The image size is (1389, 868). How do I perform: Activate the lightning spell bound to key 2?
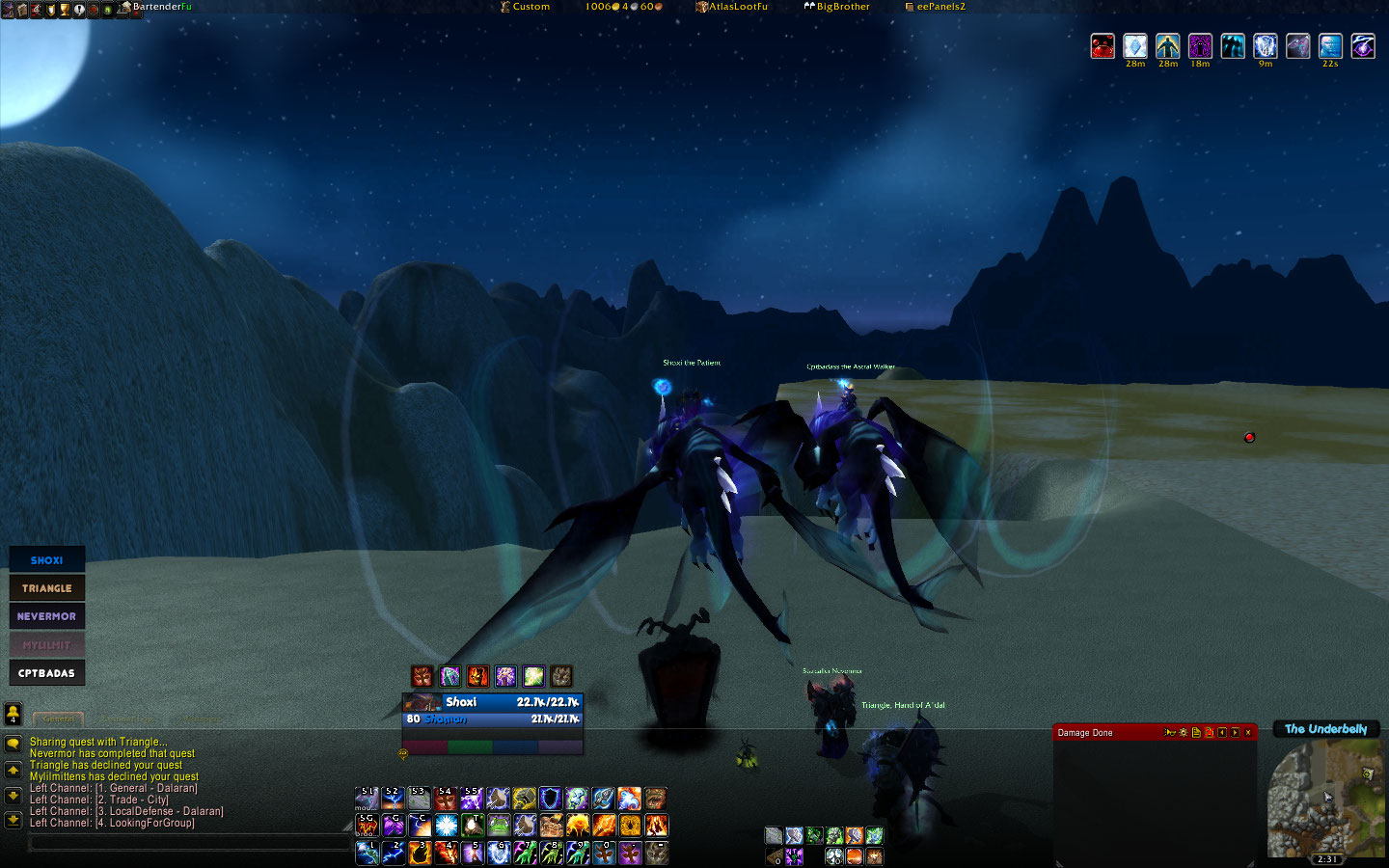coord(395,853)
